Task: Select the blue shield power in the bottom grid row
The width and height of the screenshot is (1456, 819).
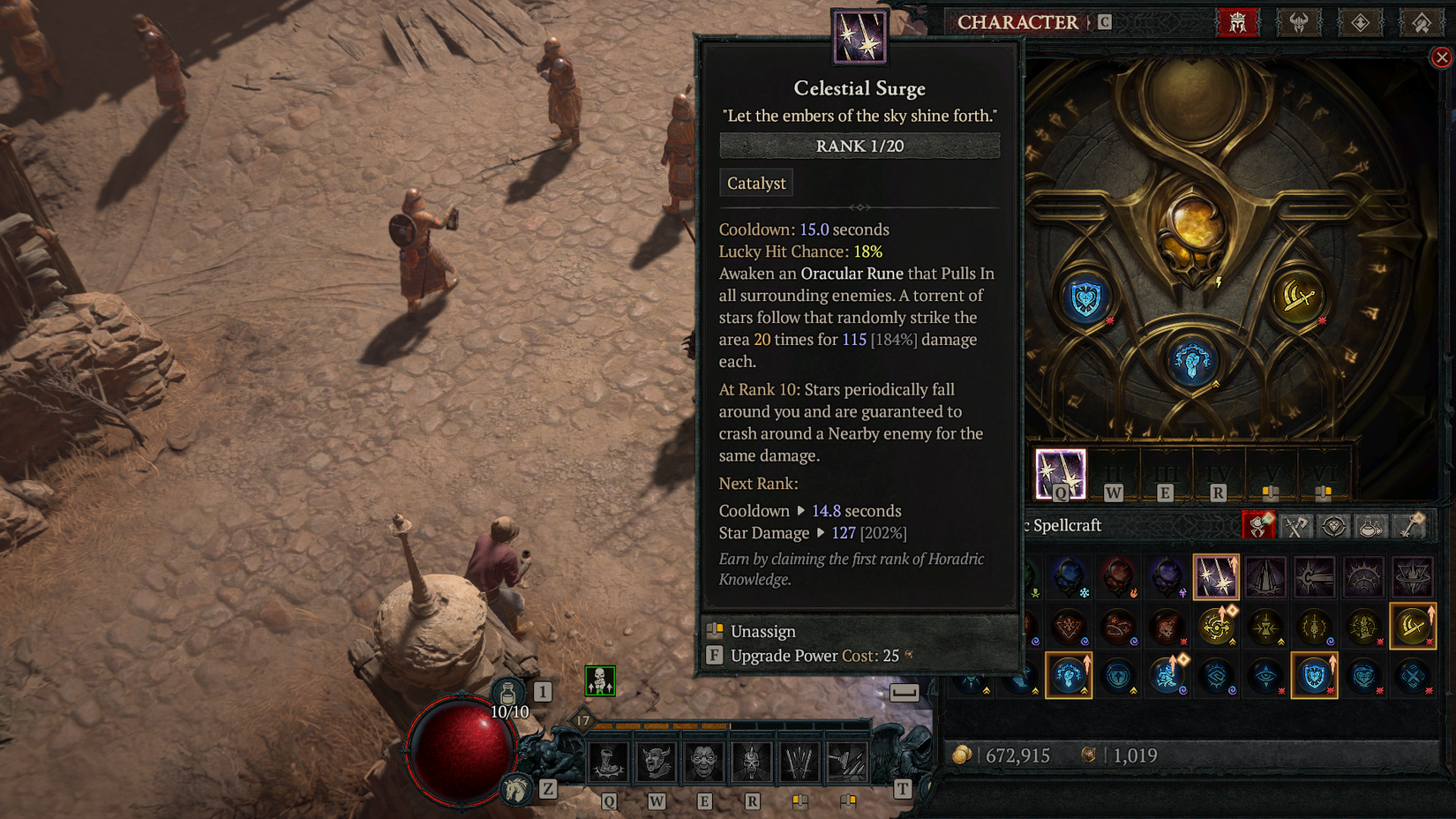Action: (1315, 676)
